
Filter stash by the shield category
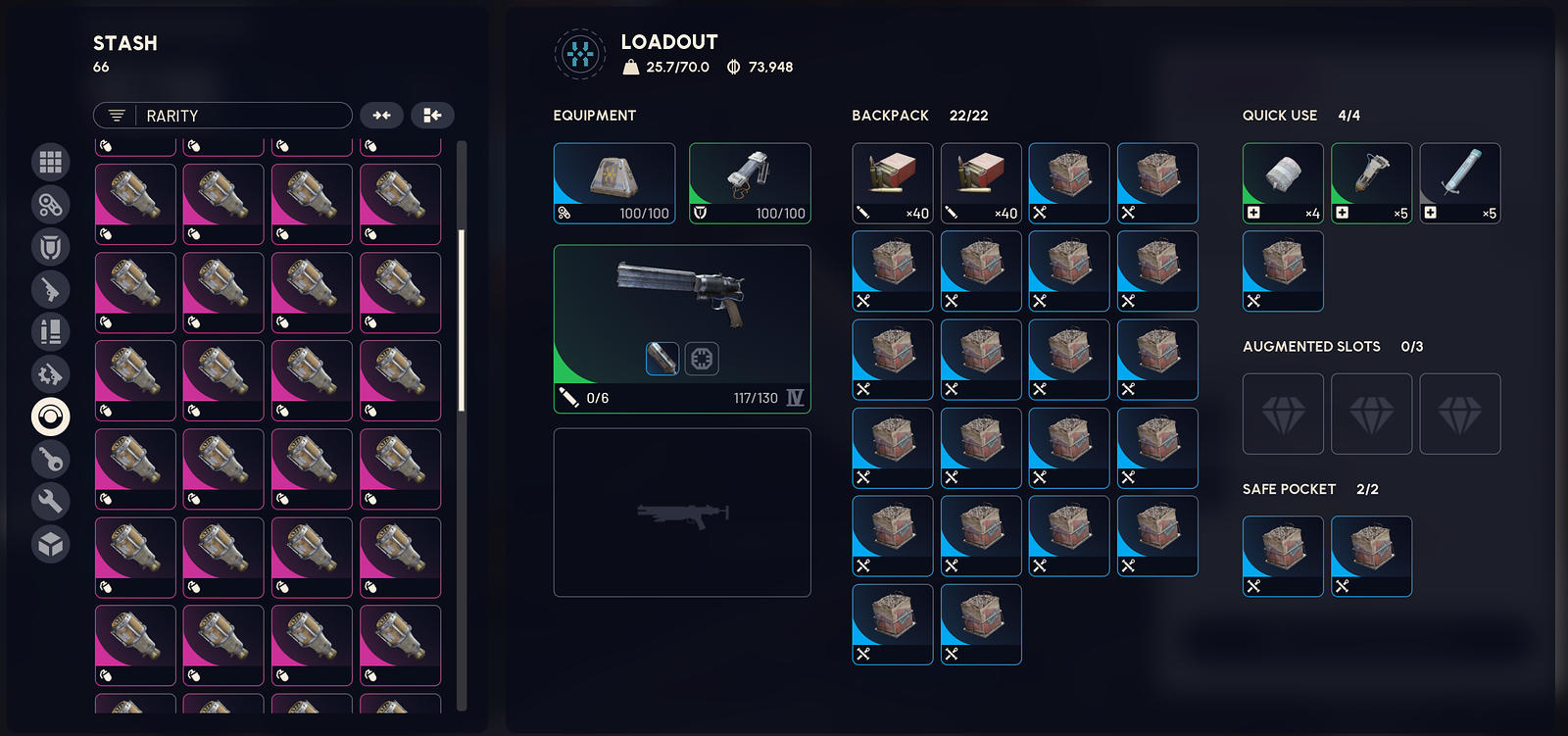[x=51, y=247]
